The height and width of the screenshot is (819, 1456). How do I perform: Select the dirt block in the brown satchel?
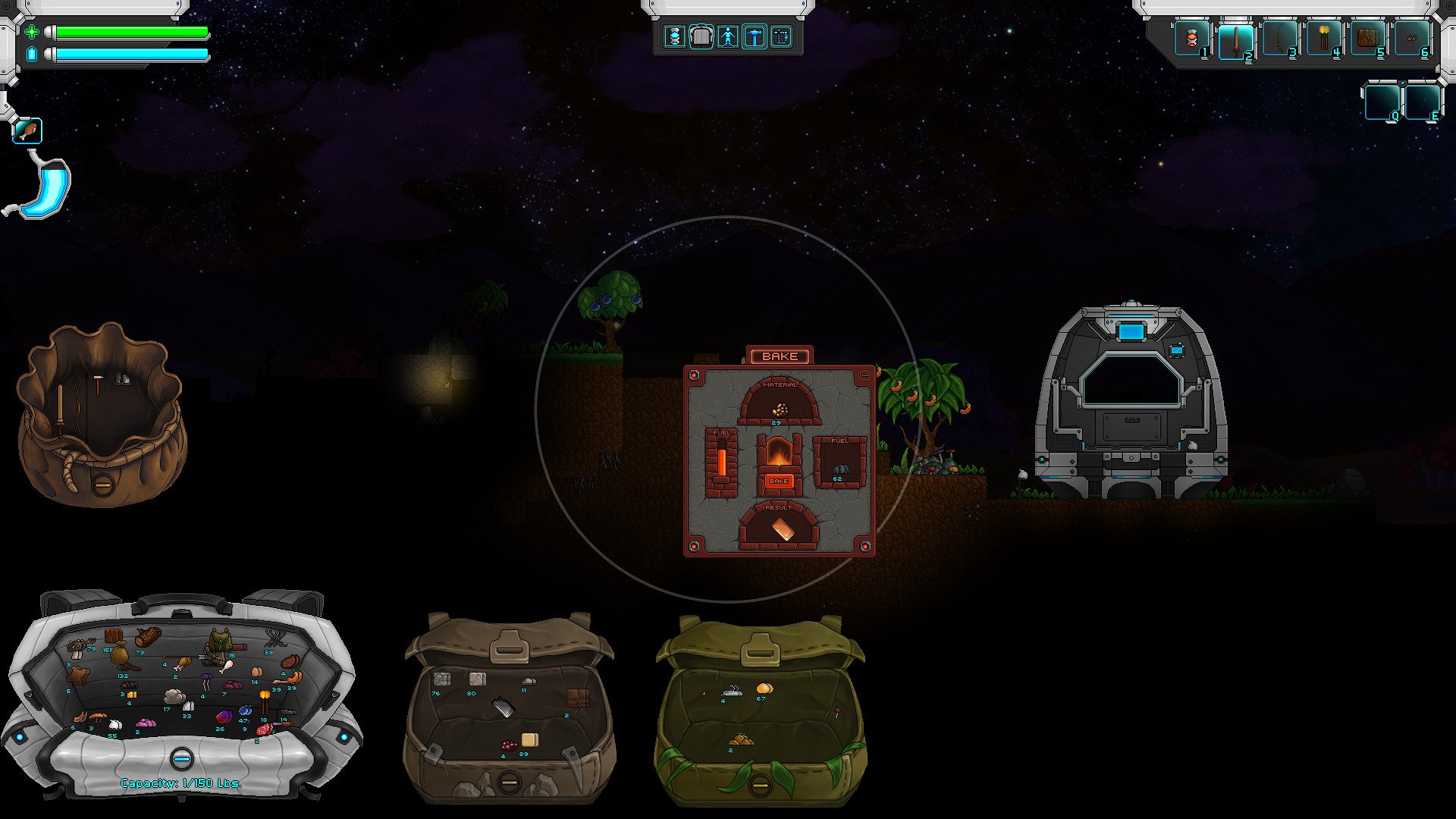click(x=579, y=698)
